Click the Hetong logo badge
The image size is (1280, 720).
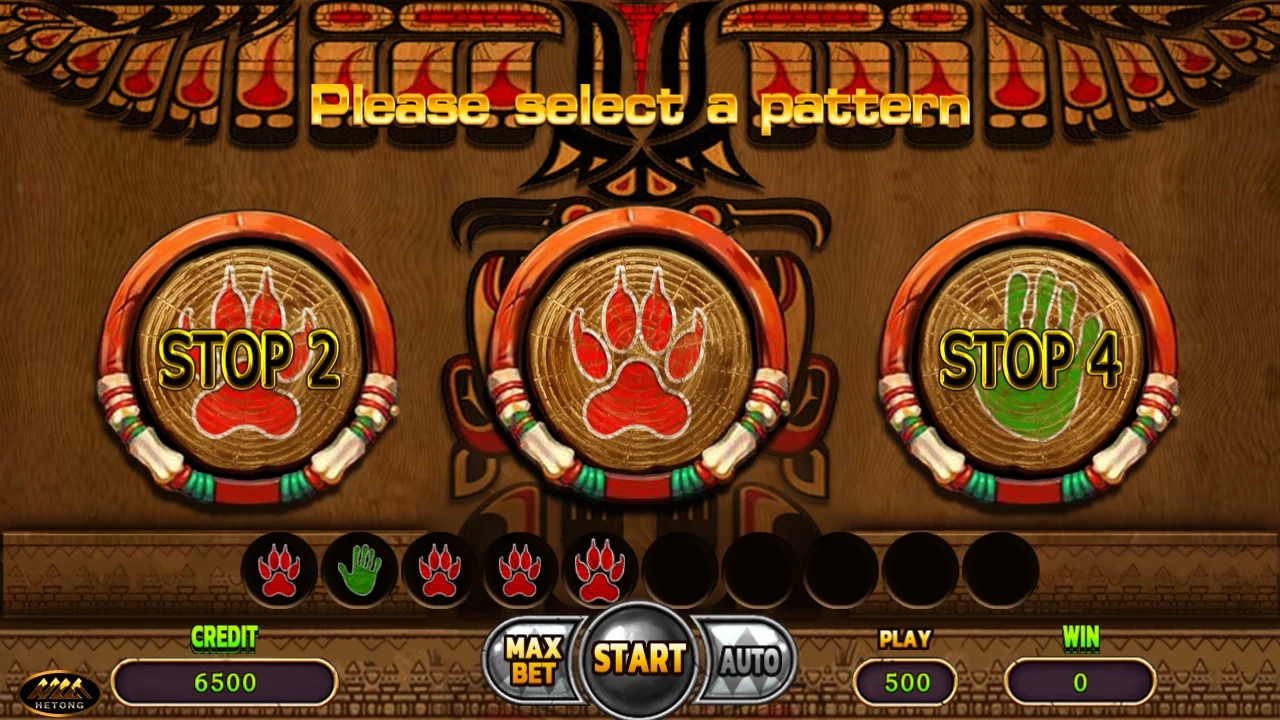click(x=60, y=692)
